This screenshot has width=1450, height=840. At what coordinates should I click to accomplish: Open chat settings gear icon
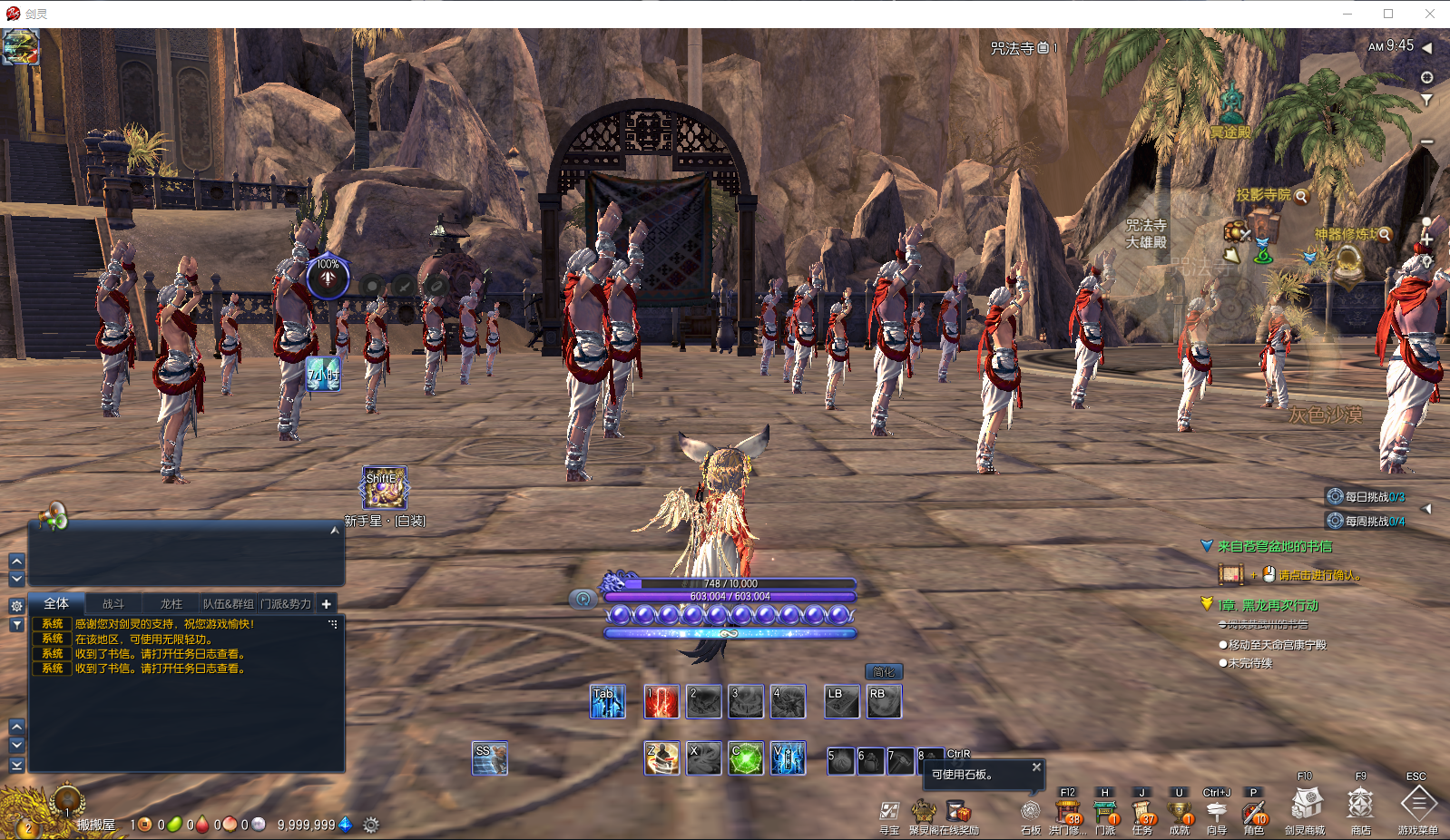[x=16, y=606]
